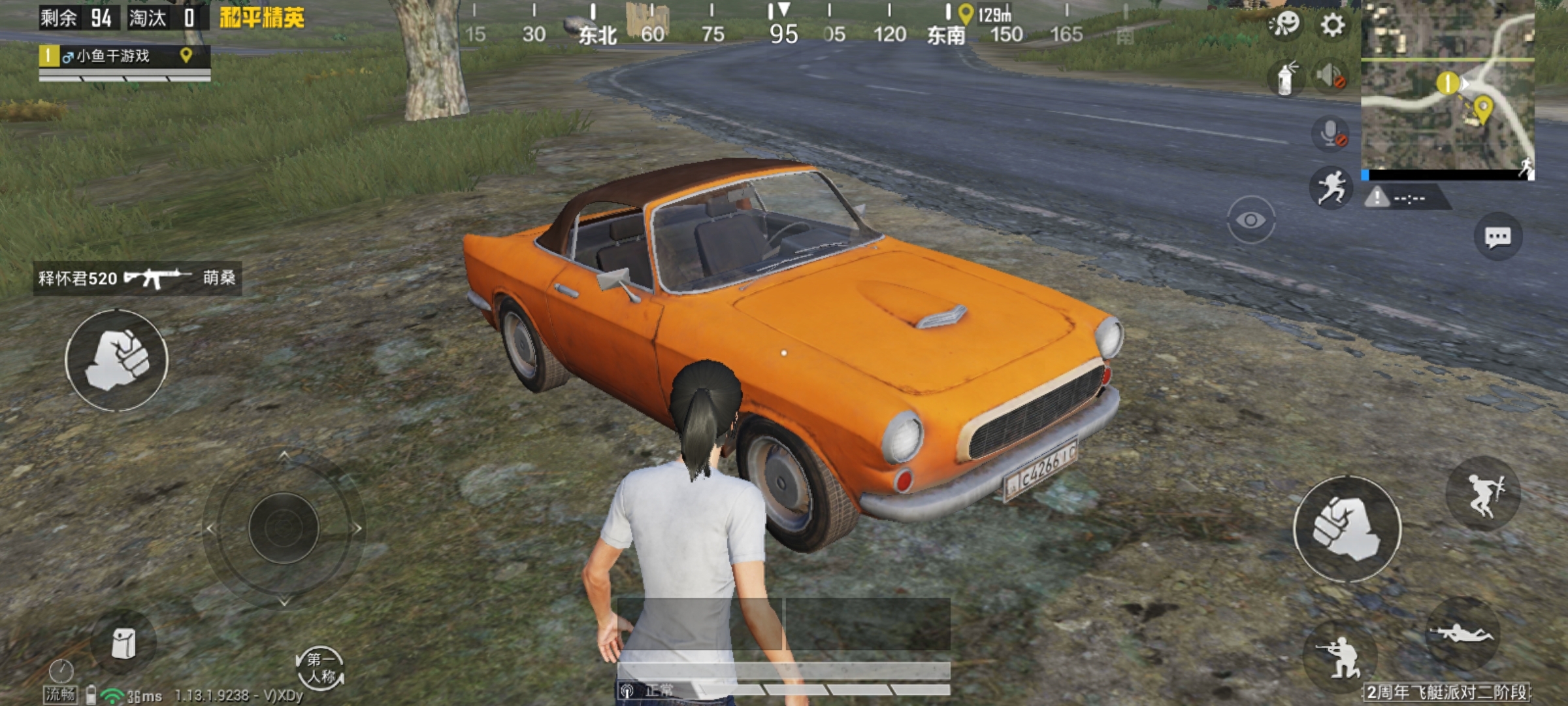
Task: Open the quick chat speech bubble
Action: [x=1497, y=237]
